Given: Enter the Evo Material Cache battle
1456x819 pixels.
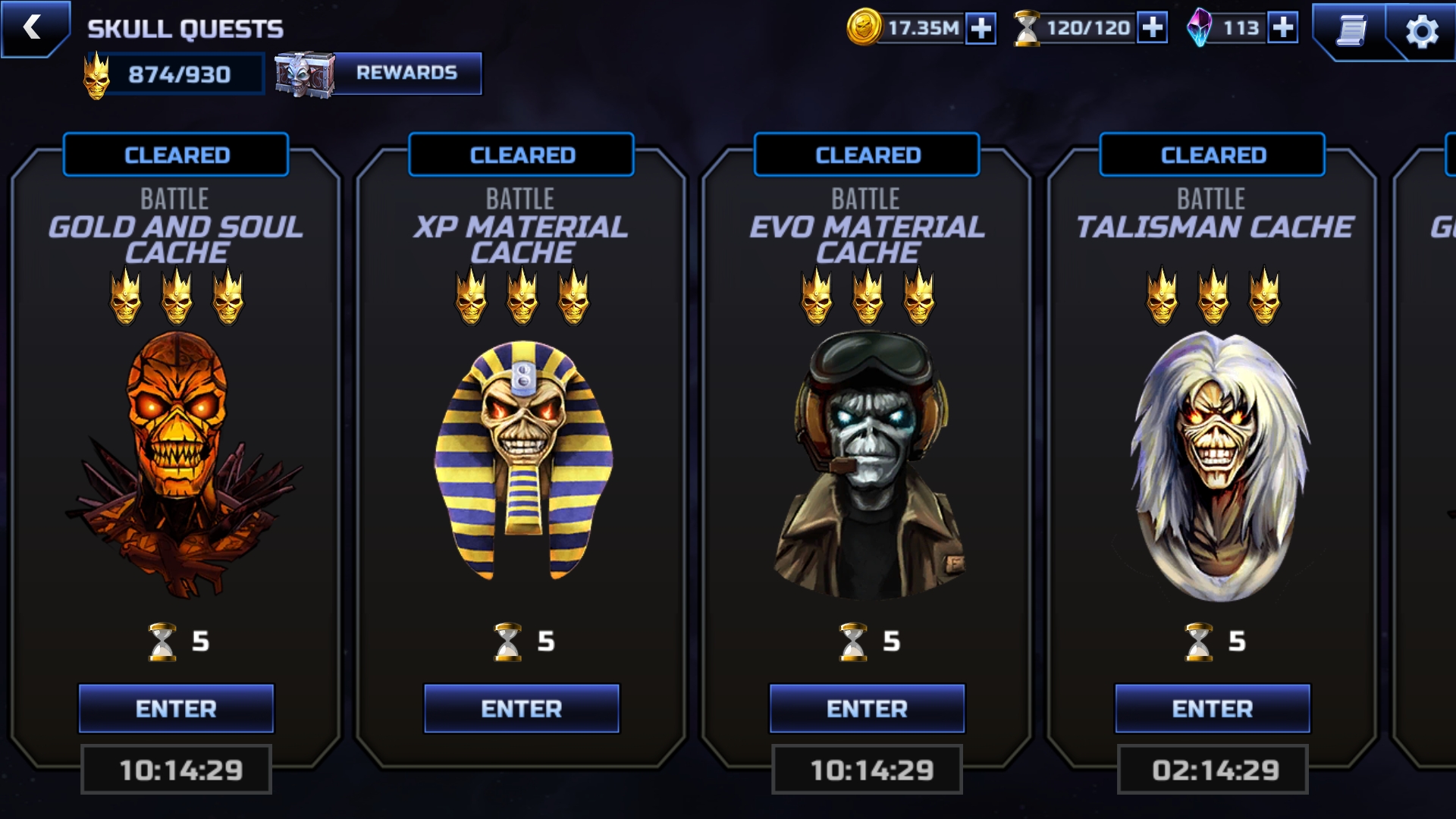Looking at the screenshot, I should pyautogui.click(x=867, y=708).
